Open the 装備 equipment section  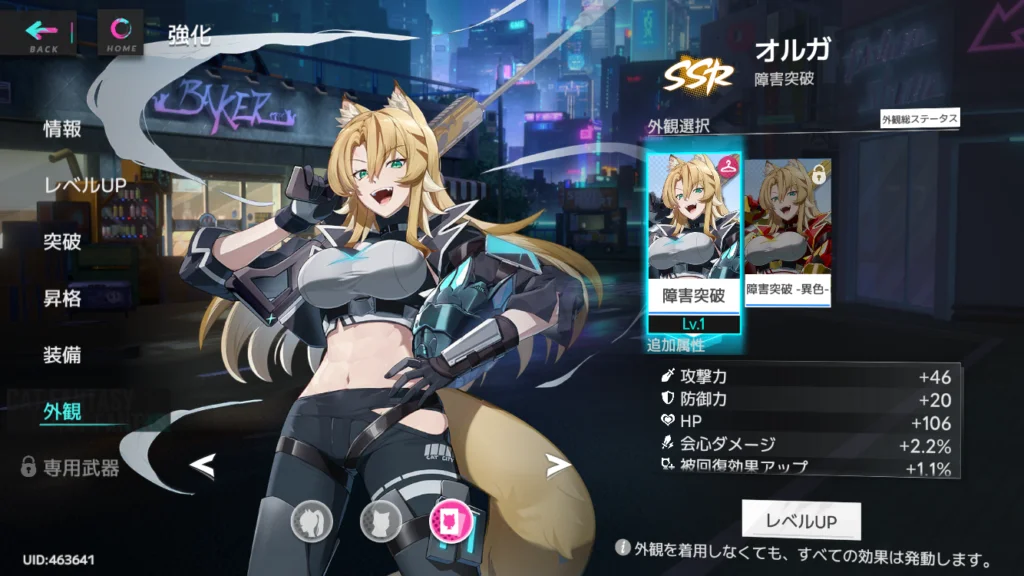click(62, 355)
